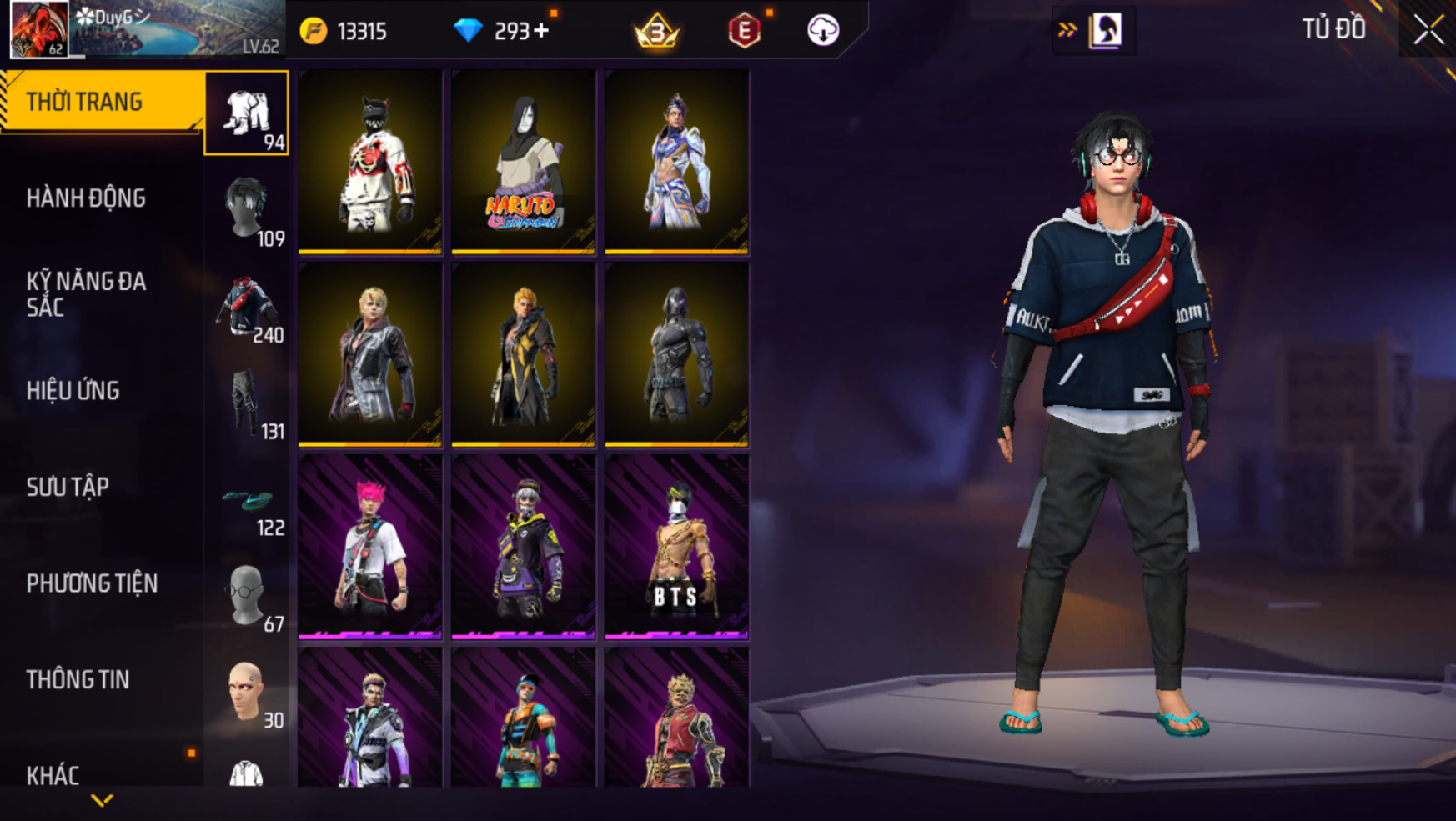Select the Naruto Shippuden outfit tile
The image size is (1456, 821).
(x=523, y=161)
